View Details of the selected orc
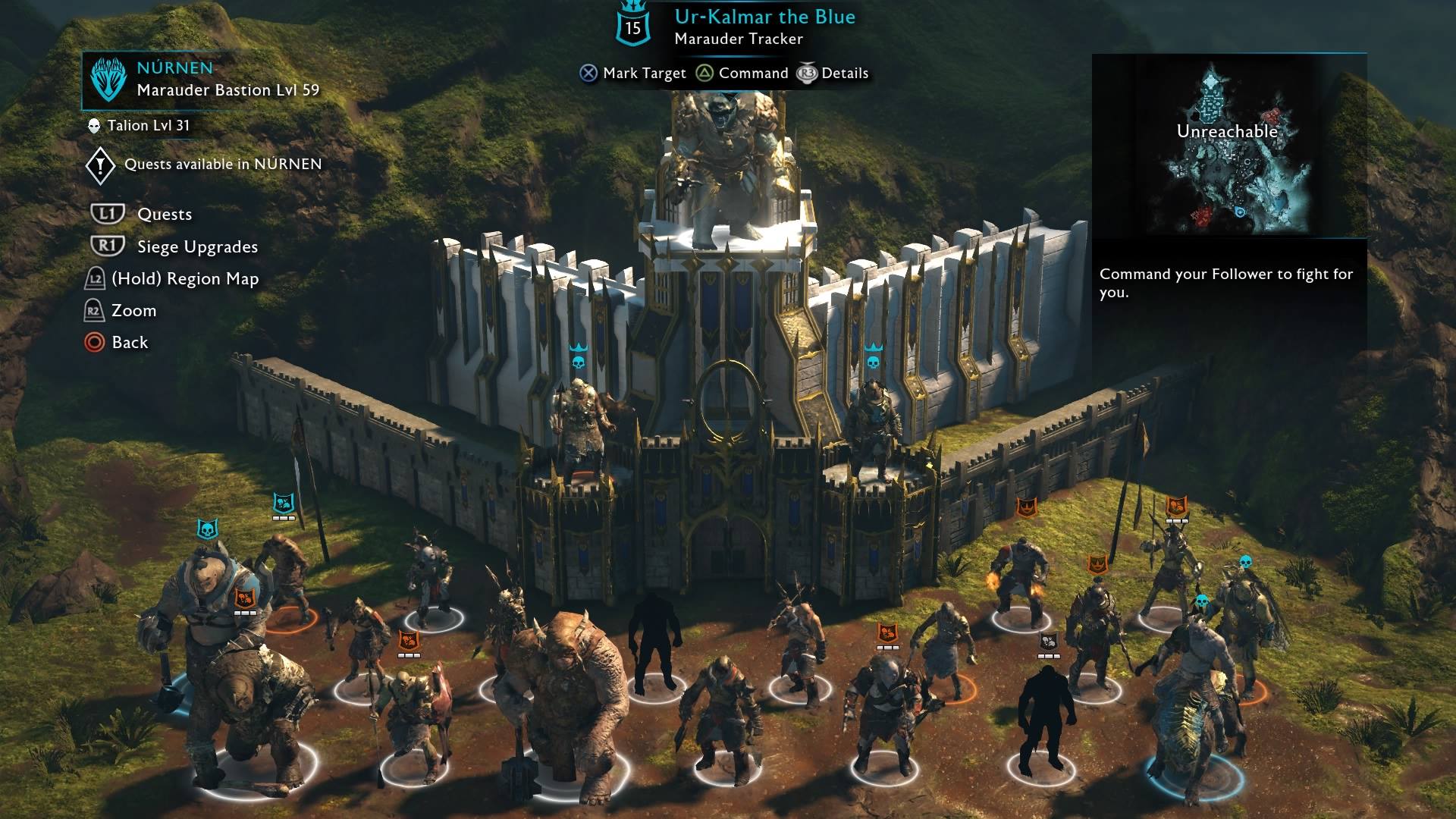This screenshot has width=1456, height=819. tap(844, 74)
